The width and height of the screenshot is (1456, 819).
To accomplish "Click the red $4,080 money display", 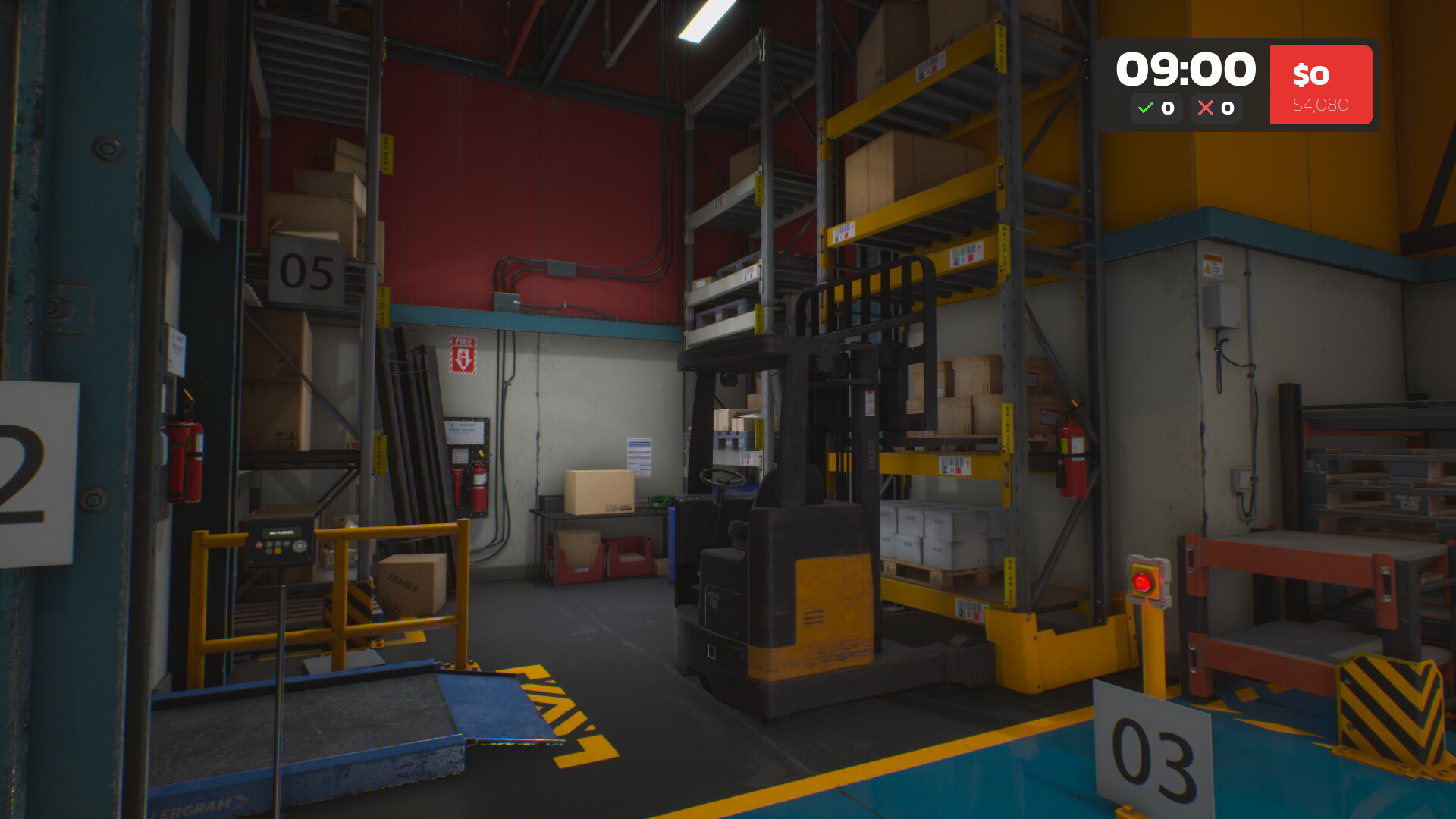I will click(x=1320, y=85).
